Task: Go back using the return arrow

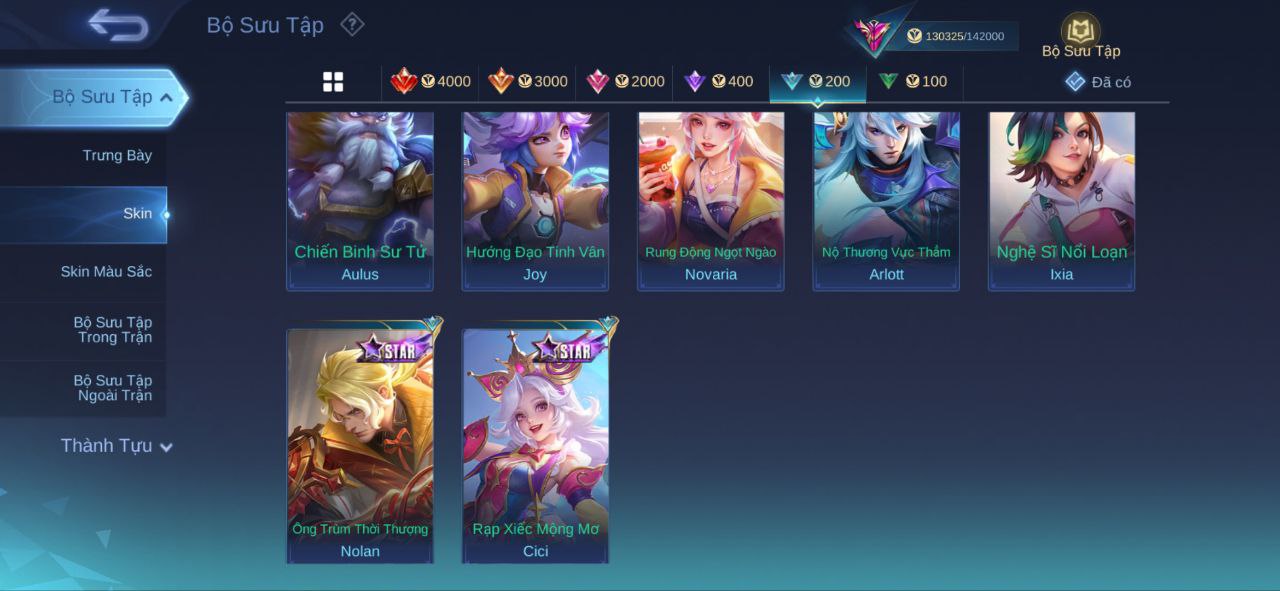Action: pyautogui.click(x=117, y=24)
